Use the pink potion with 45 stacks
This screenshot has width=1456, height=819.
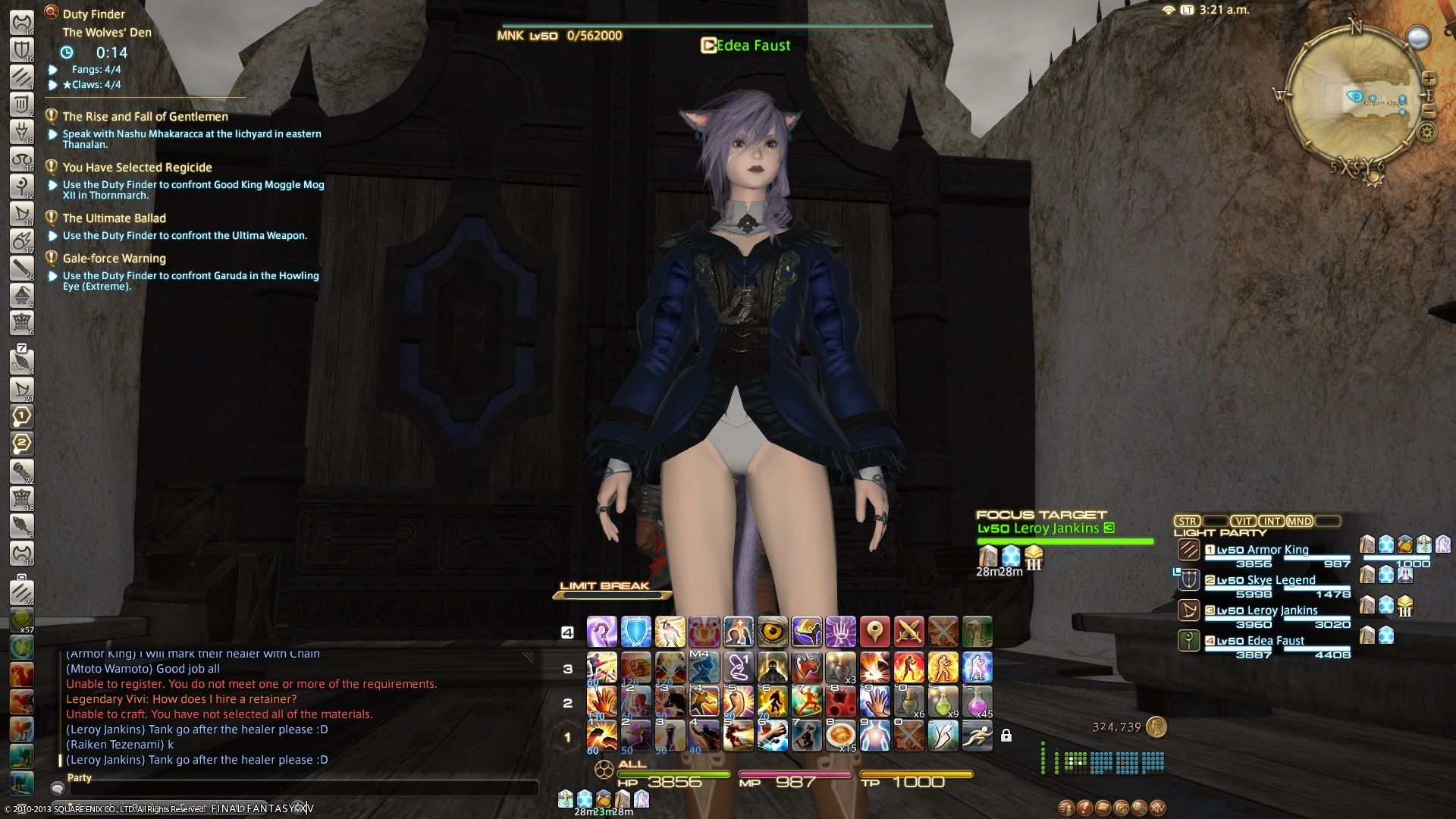click(977, 701)
